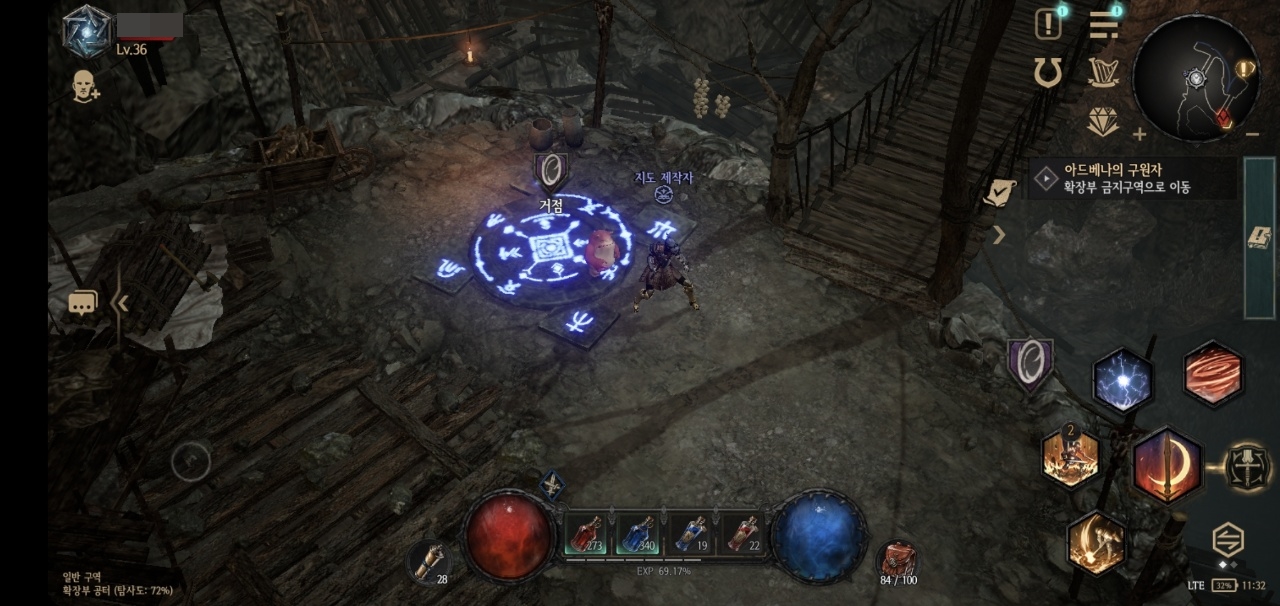Switch skill page with swap arrows icon
This screenshot has height=606, width=1280.
1228,540
